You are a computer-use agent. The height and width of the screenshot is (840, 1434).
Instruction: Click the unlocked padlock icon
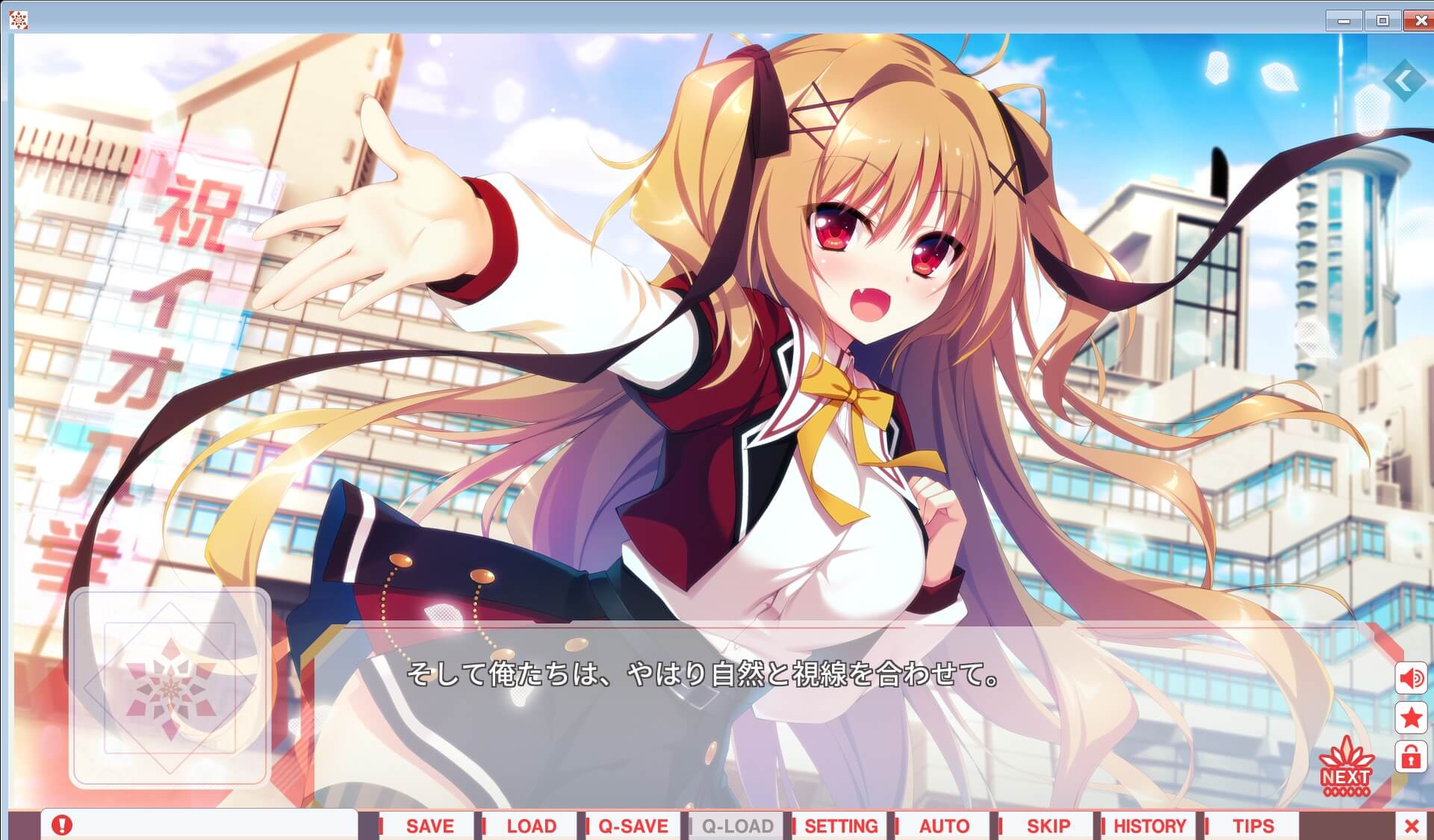[1411, 757]
